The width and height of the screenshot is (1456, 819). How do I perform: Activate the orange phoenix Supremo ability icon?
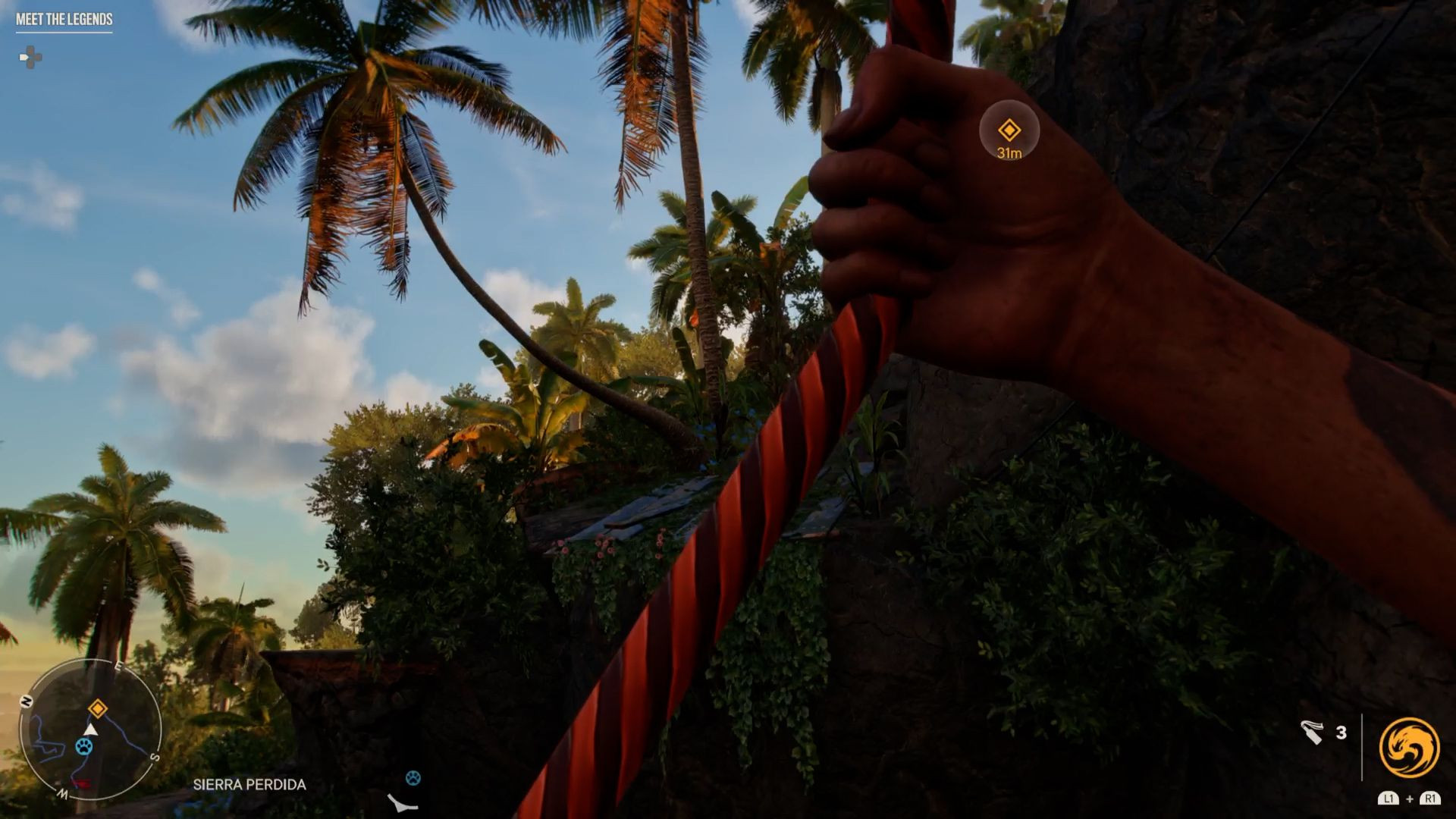point(1409,747)
